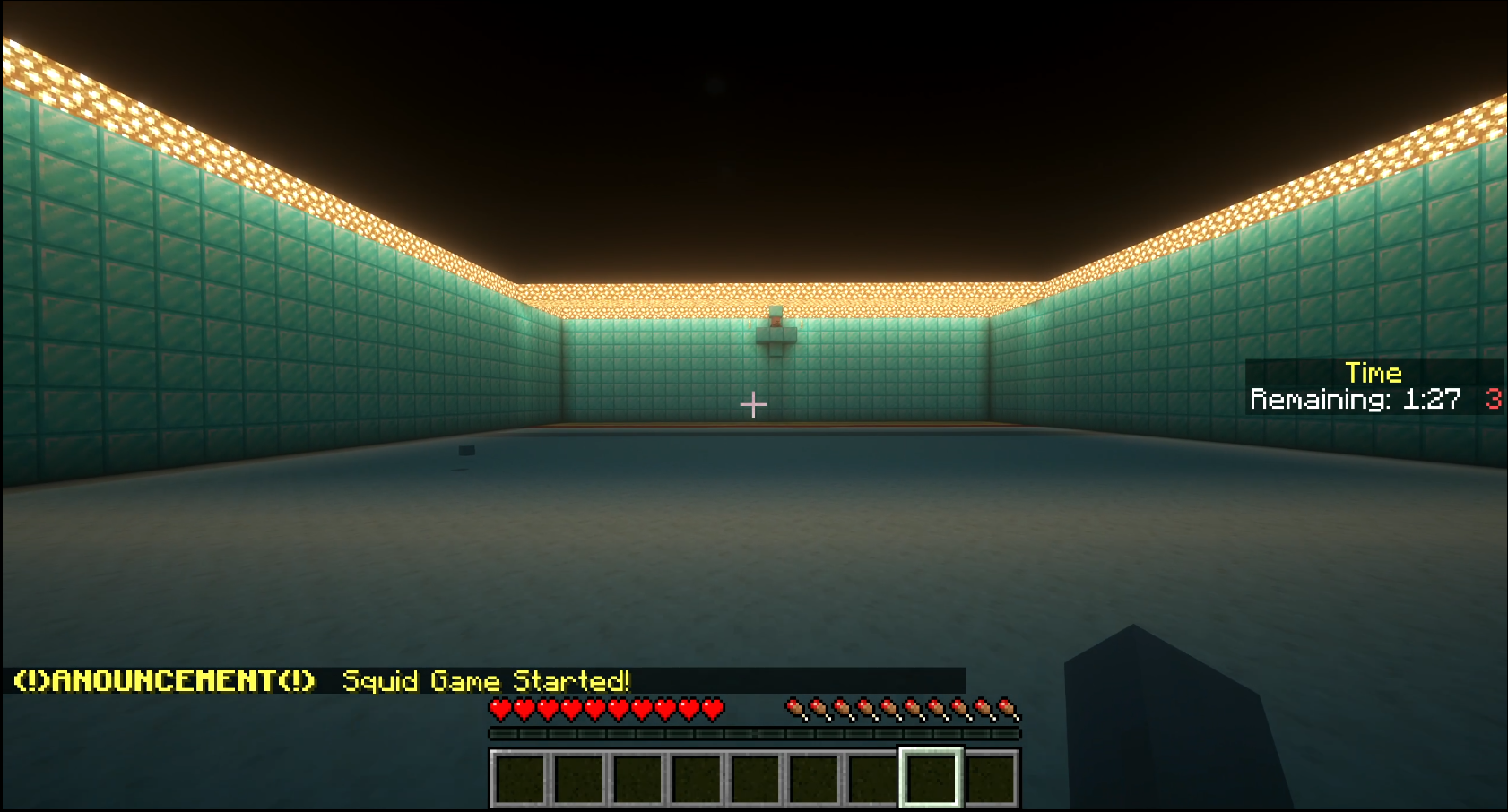Click the crosshair at screen center
The height and width of the screenshot is (812, 1508).
(x=754, y=404)
